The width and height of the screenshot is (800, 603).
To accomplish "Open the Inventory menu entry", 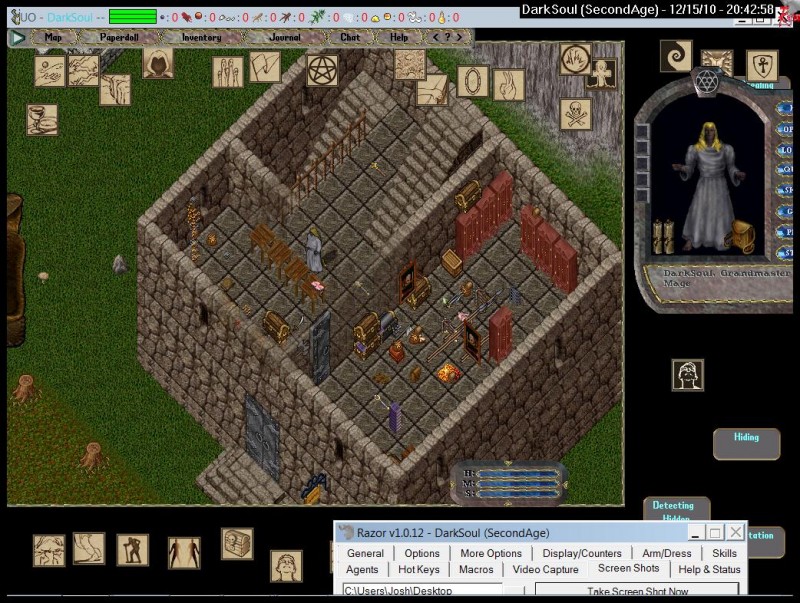I will [201, 37].
